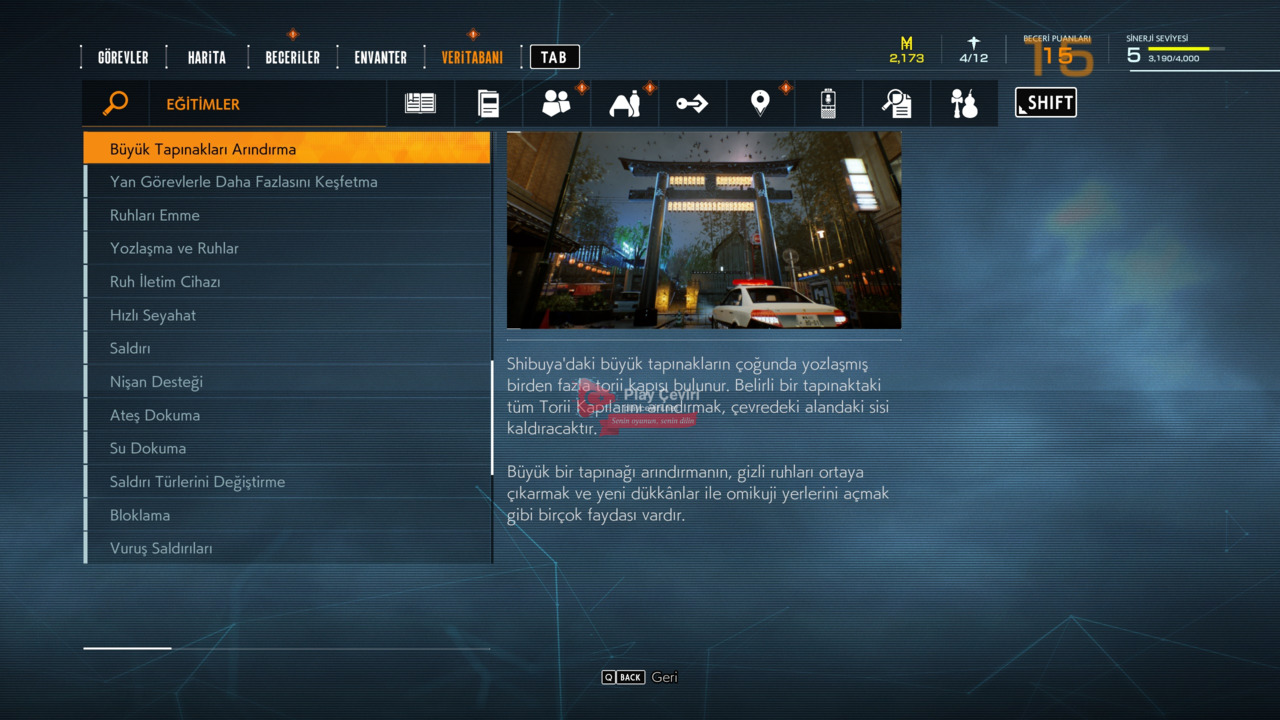Open the Bloklama tutorial entry

tap(287, 515)
